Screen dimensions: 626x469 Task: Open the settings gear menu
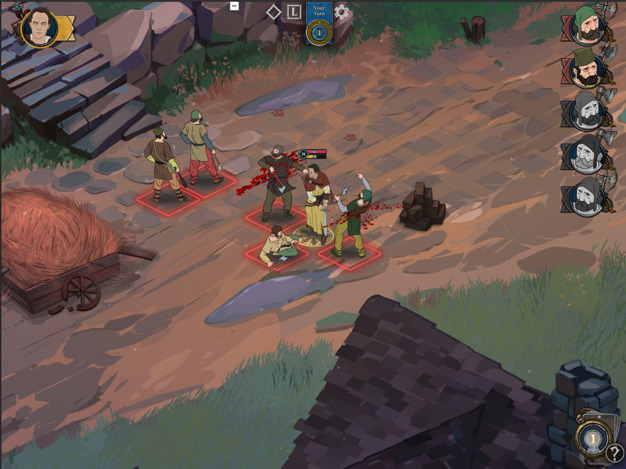click(x=342, y=12)
